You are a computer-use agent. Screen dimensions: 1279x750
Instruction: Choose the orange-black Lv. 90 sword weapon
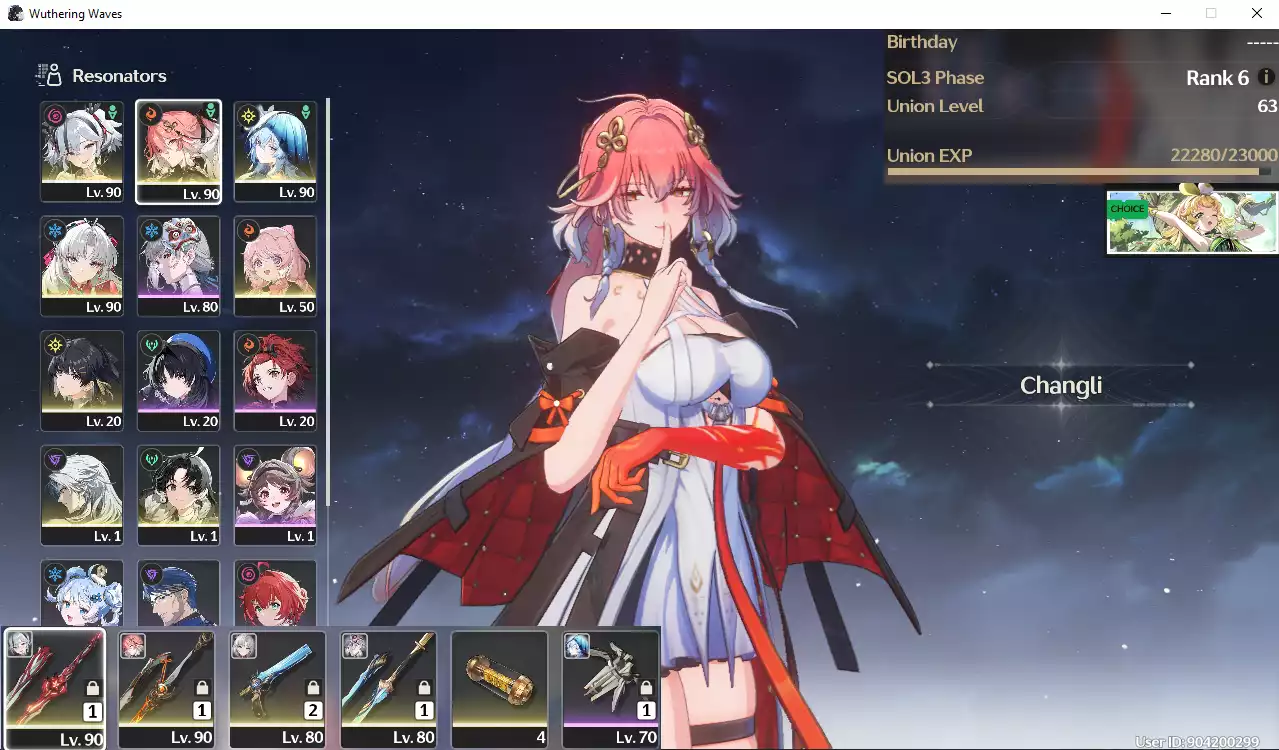(x=166, y=687)
